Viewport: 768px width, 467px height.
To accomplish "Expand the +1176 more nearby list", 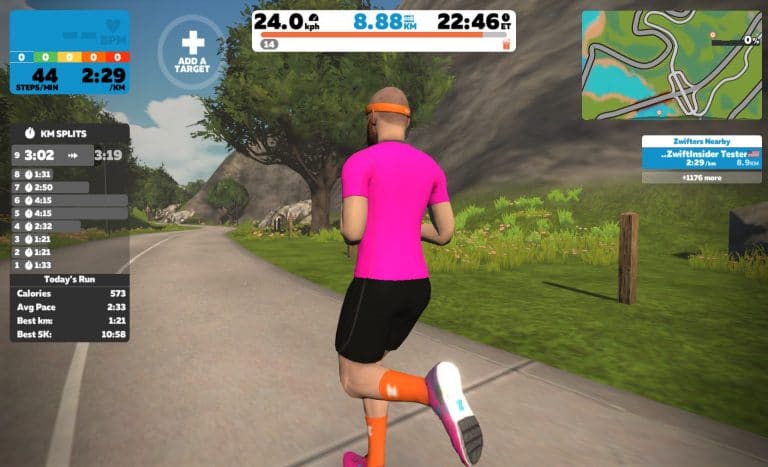I will (701, 177).
